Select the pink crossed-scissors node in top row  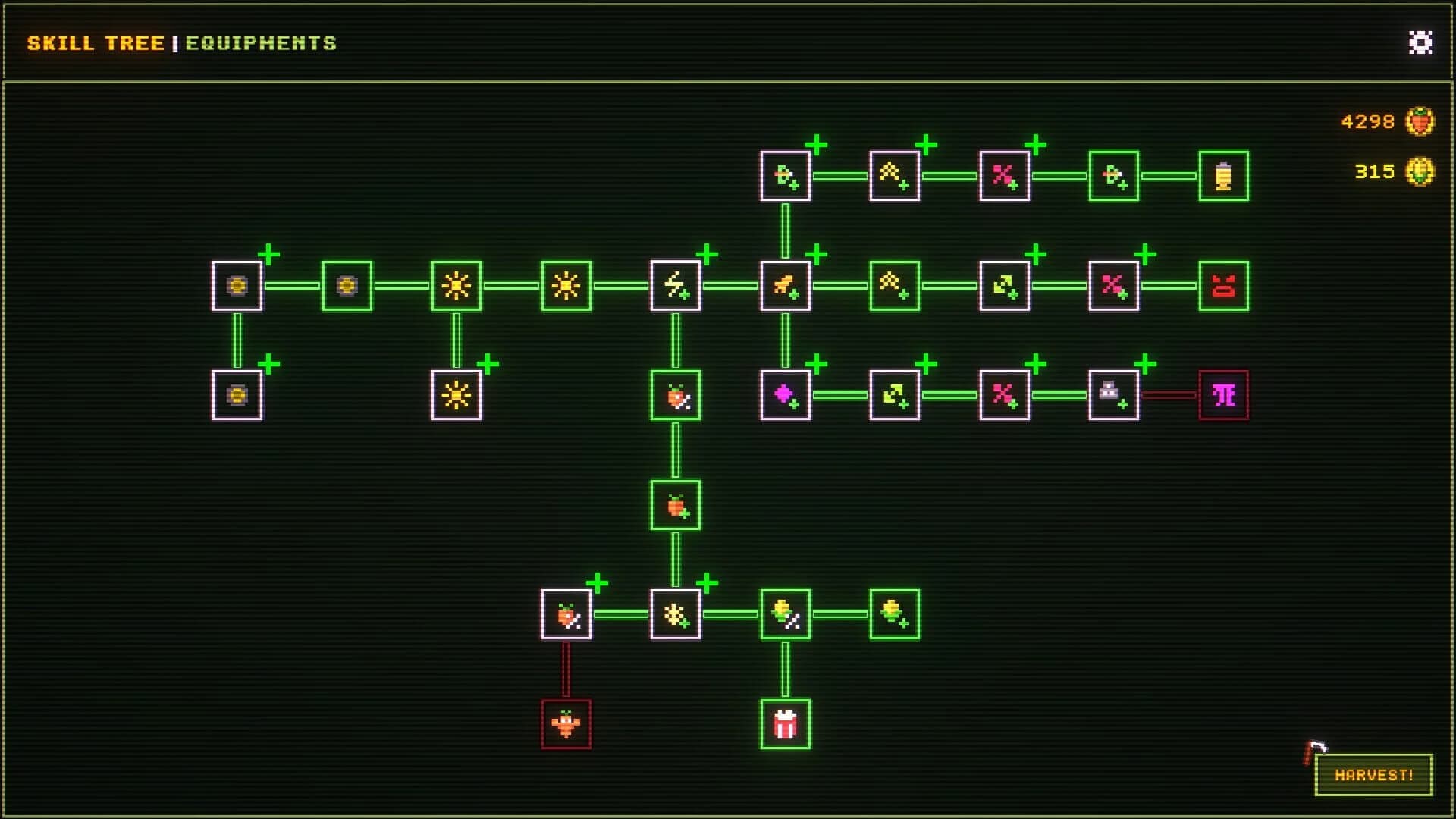tap(1004, 177)
